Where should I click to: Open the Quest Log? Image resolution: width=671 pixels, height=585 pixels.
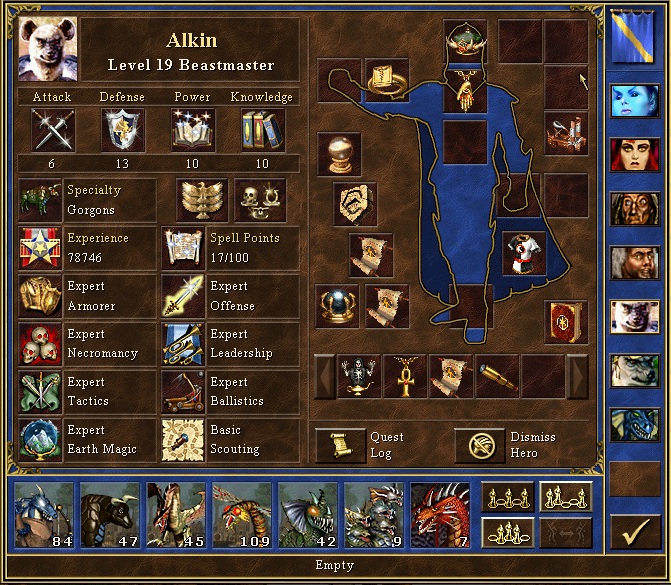341,445
